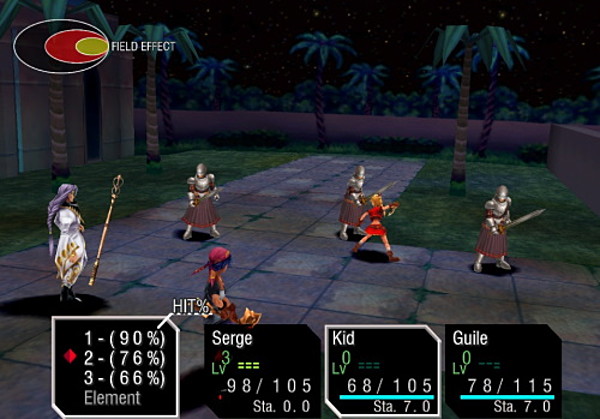
Task: Select Serge's character status panel
Action: (x=262, y=369)
